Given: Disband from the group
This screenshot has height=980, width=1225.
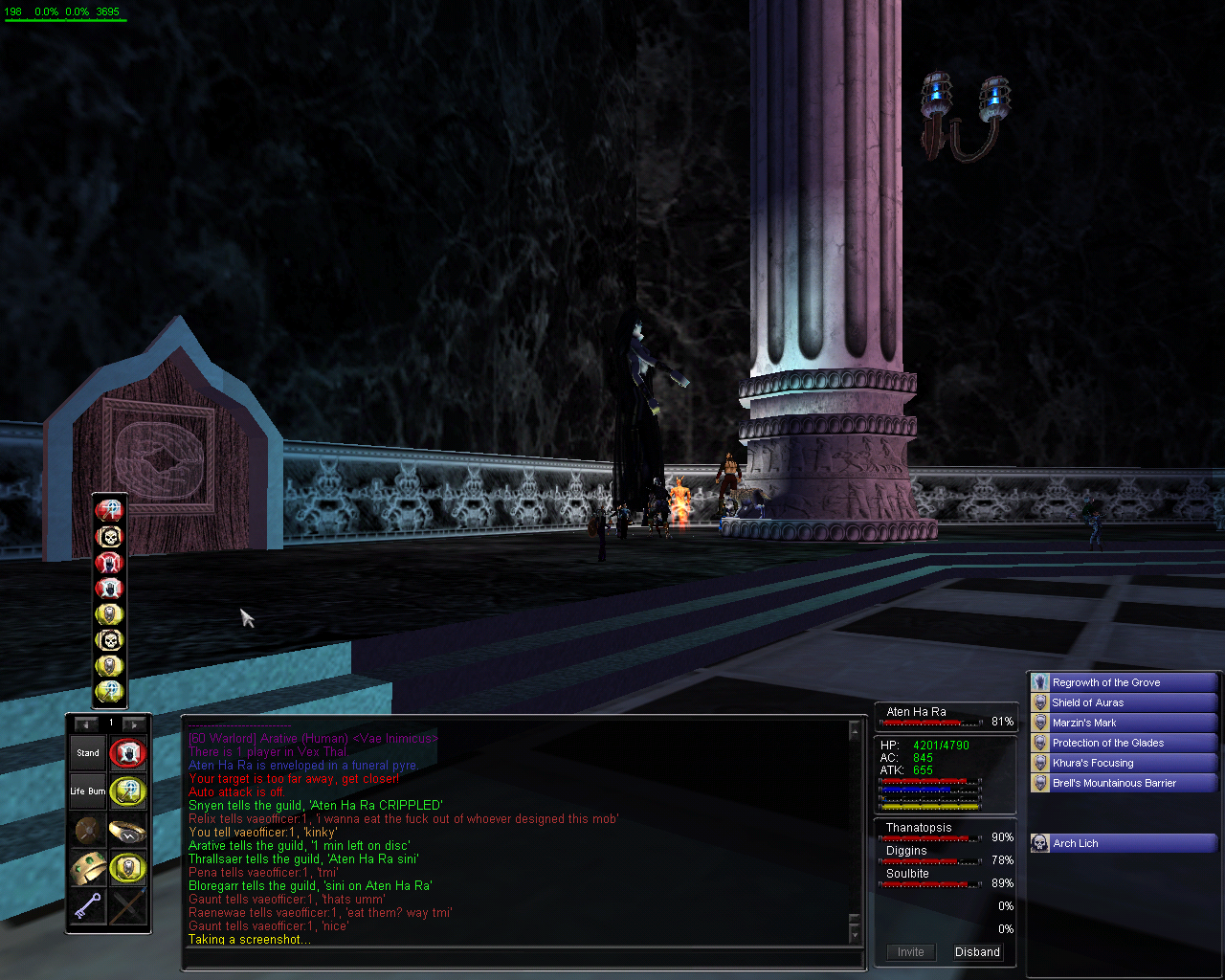Looking at the screenshot, I should tap(977, 952).
